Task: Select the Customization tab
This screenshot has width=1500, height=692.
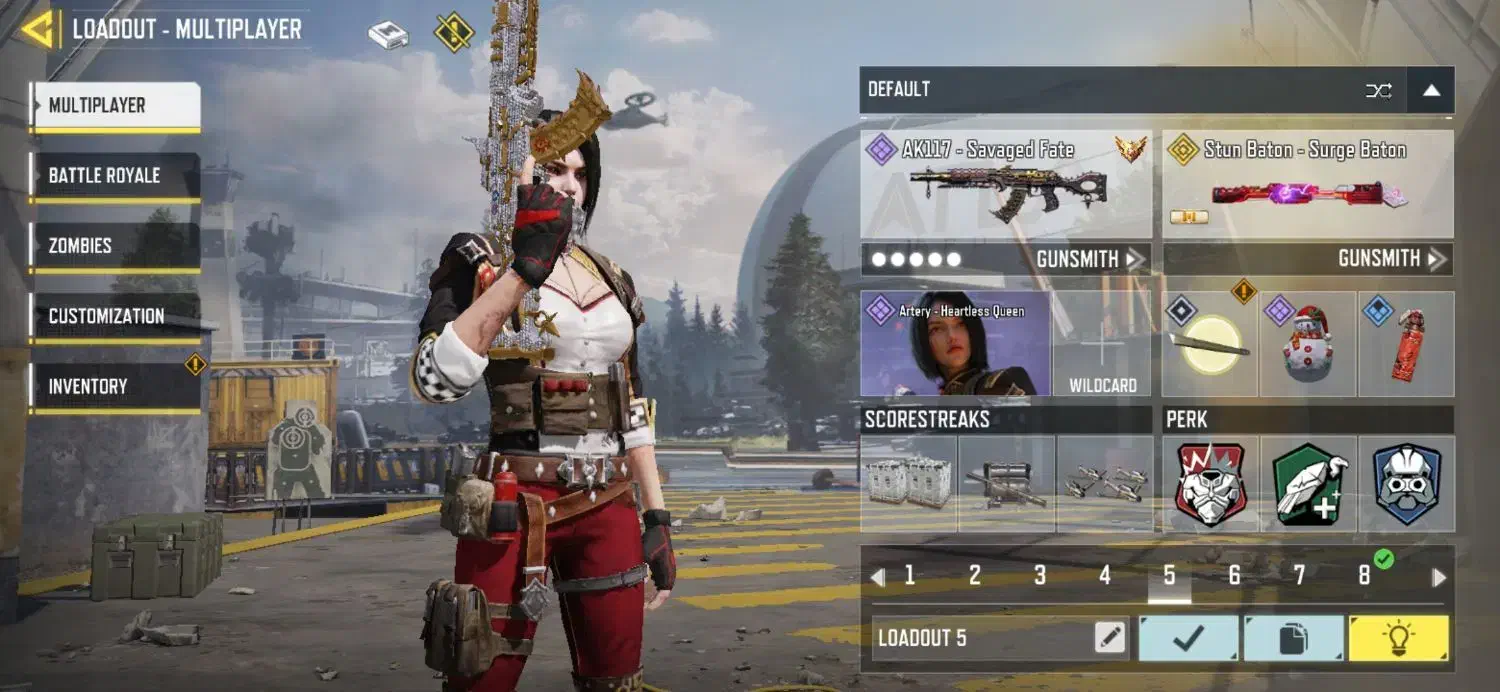Action: [115, 316]
